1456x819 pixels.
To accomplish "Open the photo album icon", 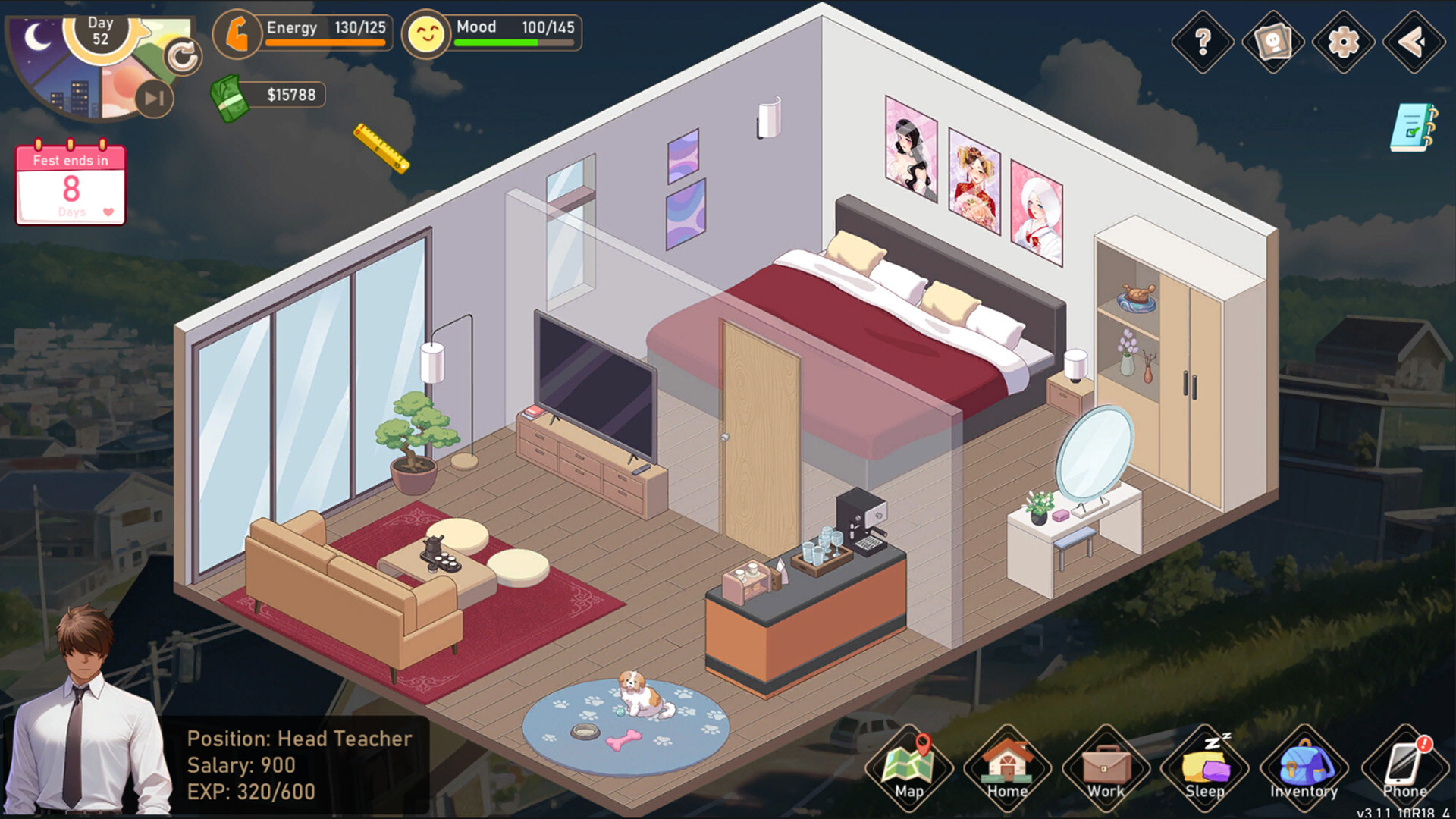I will click(x=1272, y=43).
